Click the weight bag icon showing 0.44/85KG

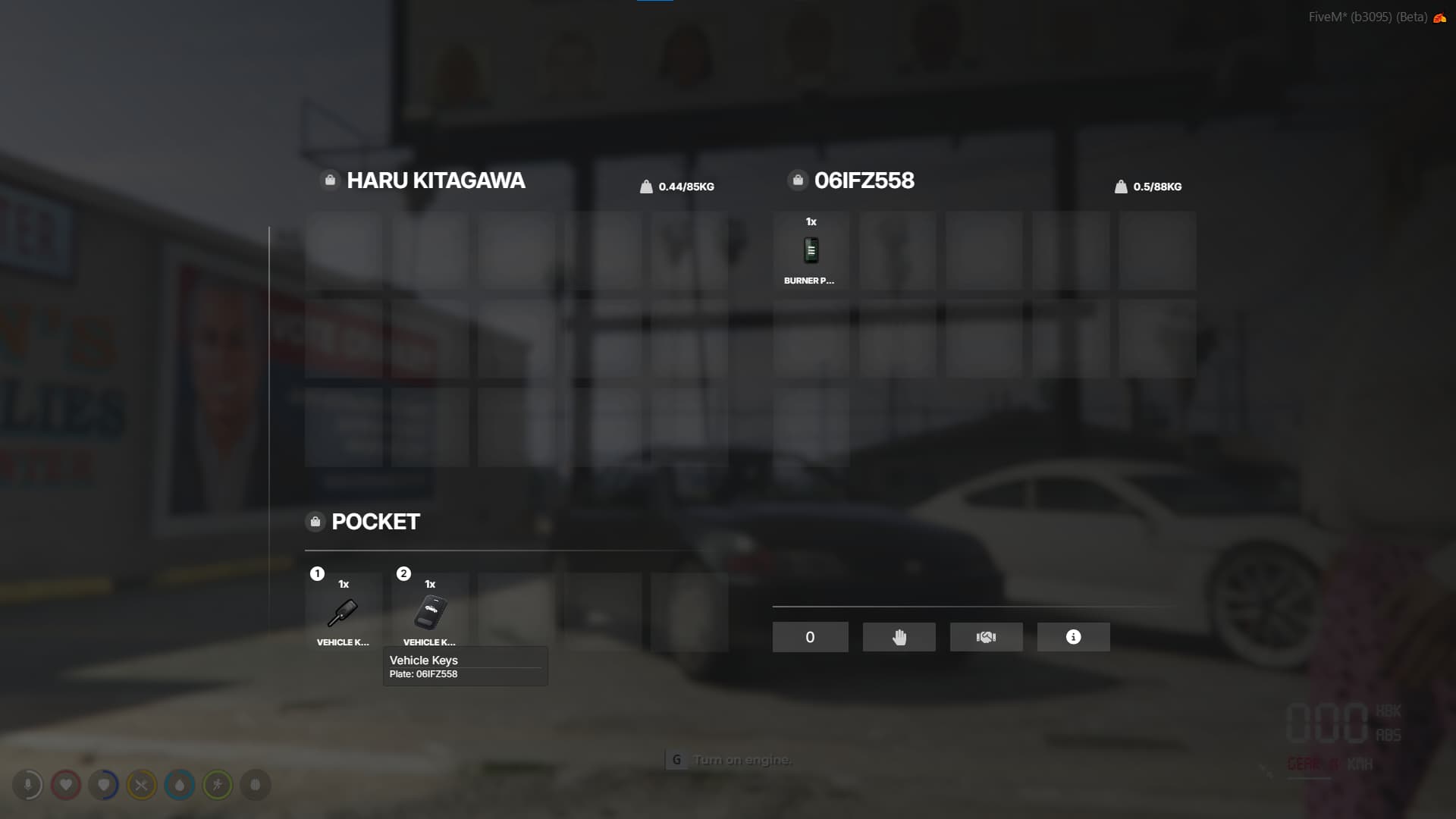point(646,186)
